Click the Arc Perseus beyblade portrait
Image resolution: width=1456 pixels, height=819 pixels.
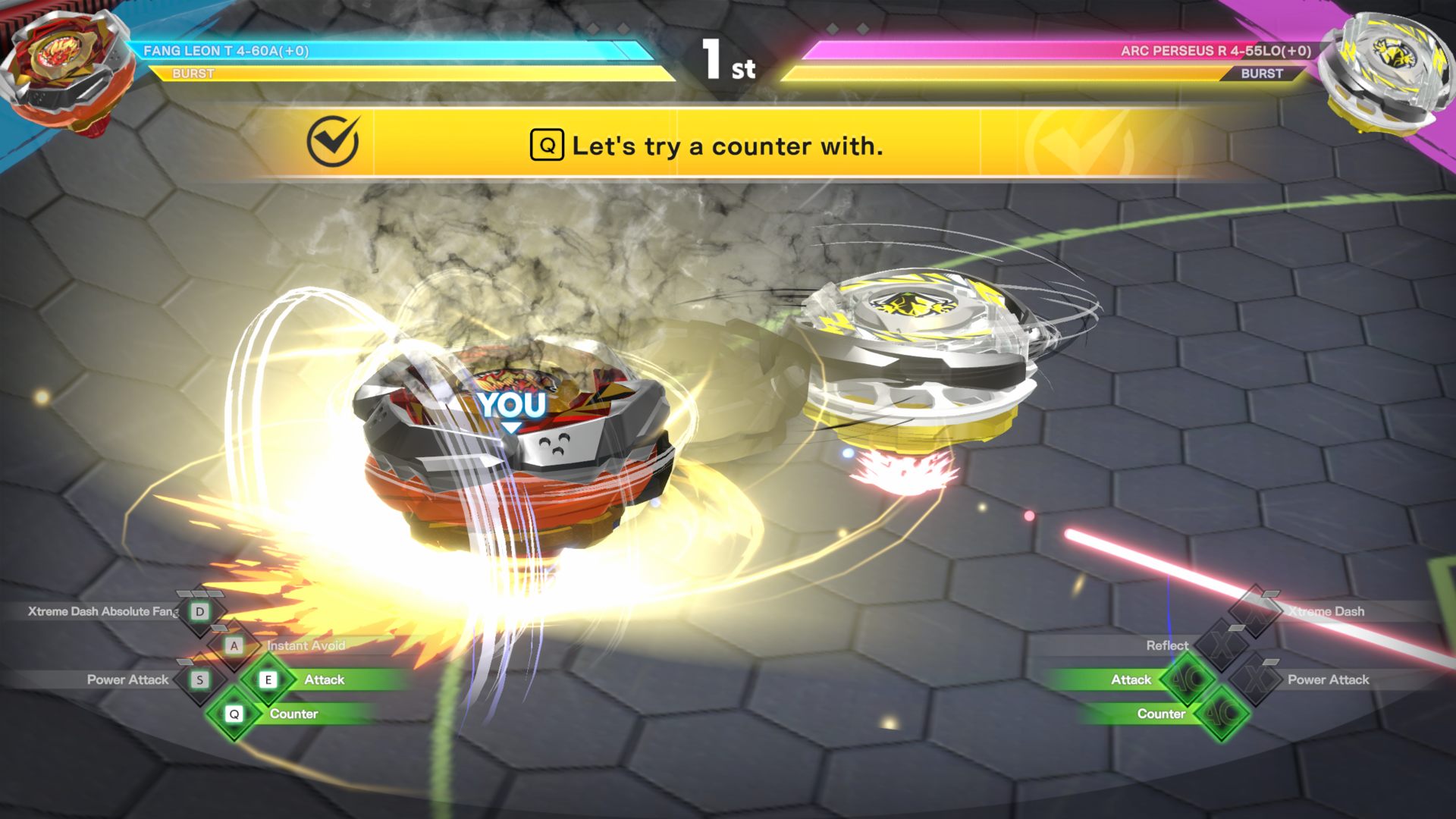click(1384, 72)
